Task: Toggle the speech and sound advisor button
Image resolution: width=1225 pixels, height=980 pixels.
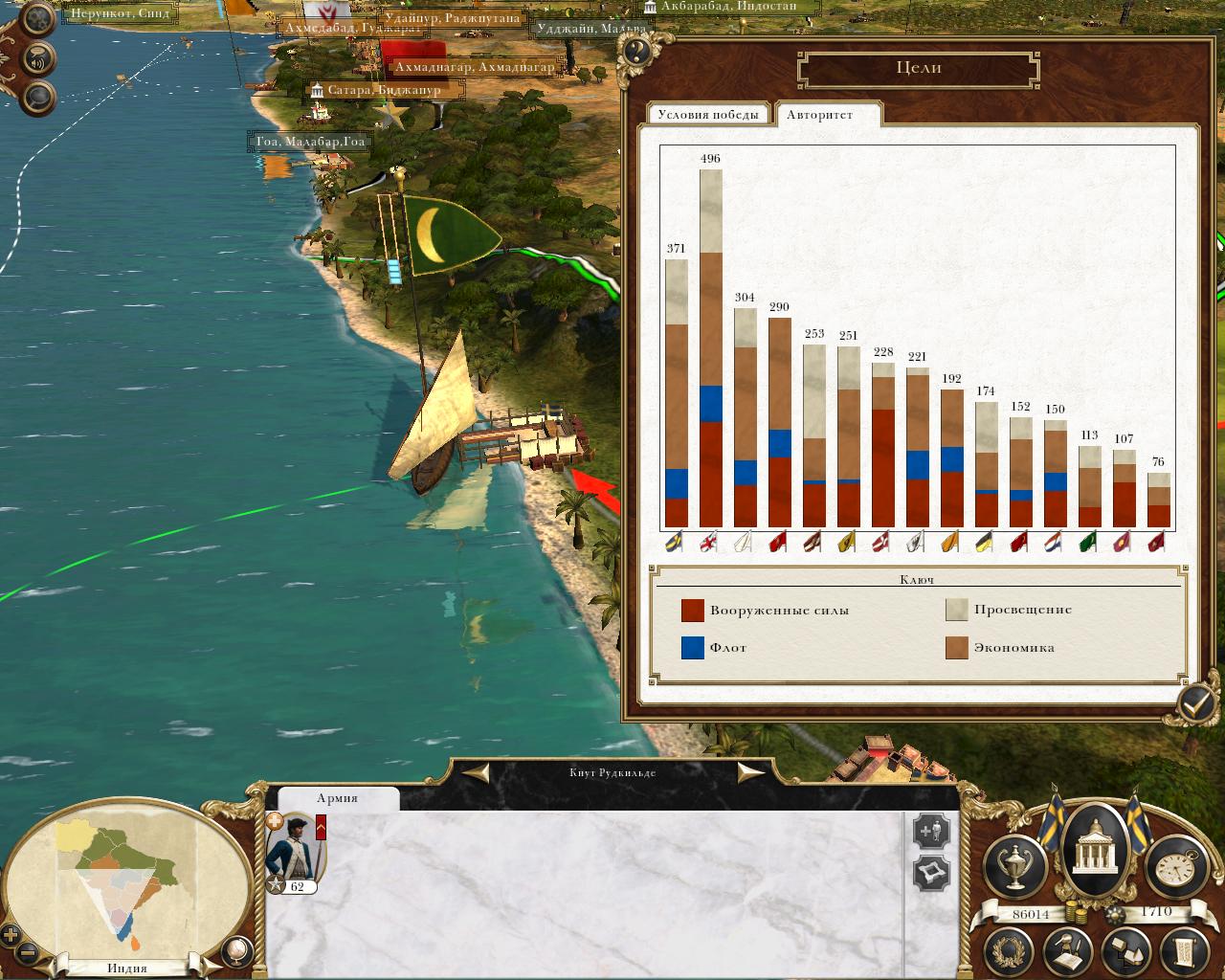Action: [x=38, y=59]
